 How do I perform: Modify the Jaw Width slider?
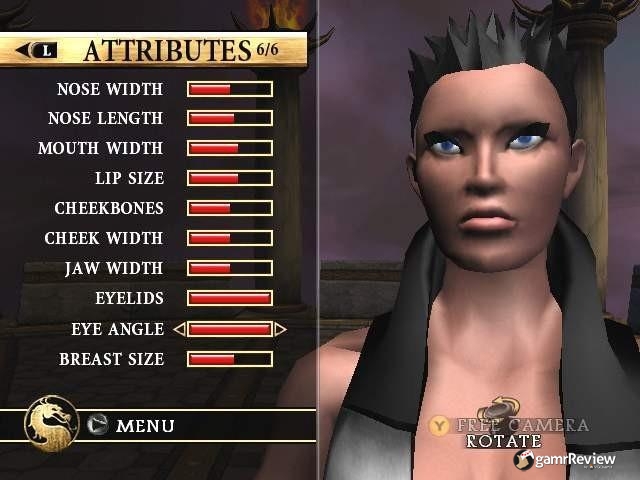pyautogui.click(x=230, y=269)
